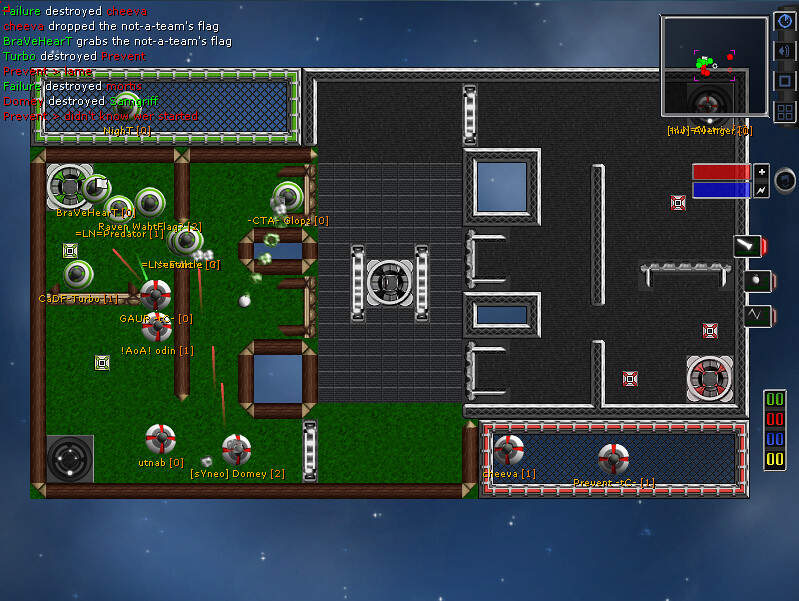Screen dimensions: 799x601
Task: Toggle sound with the speaker icon
Action: click(785, 51)
